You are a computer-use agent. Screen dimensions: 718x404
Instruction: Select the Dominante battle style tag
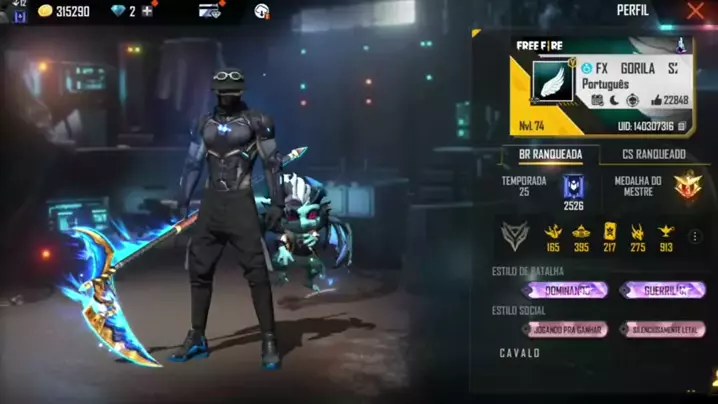tap(565, 290)
